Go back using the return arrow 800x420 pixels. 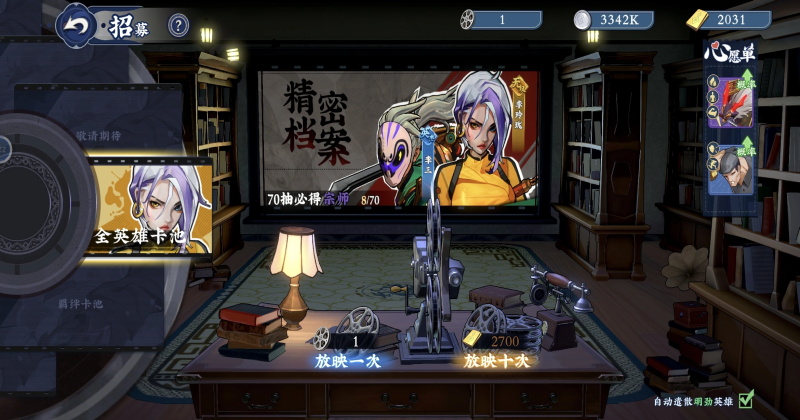tap(76, 24)
